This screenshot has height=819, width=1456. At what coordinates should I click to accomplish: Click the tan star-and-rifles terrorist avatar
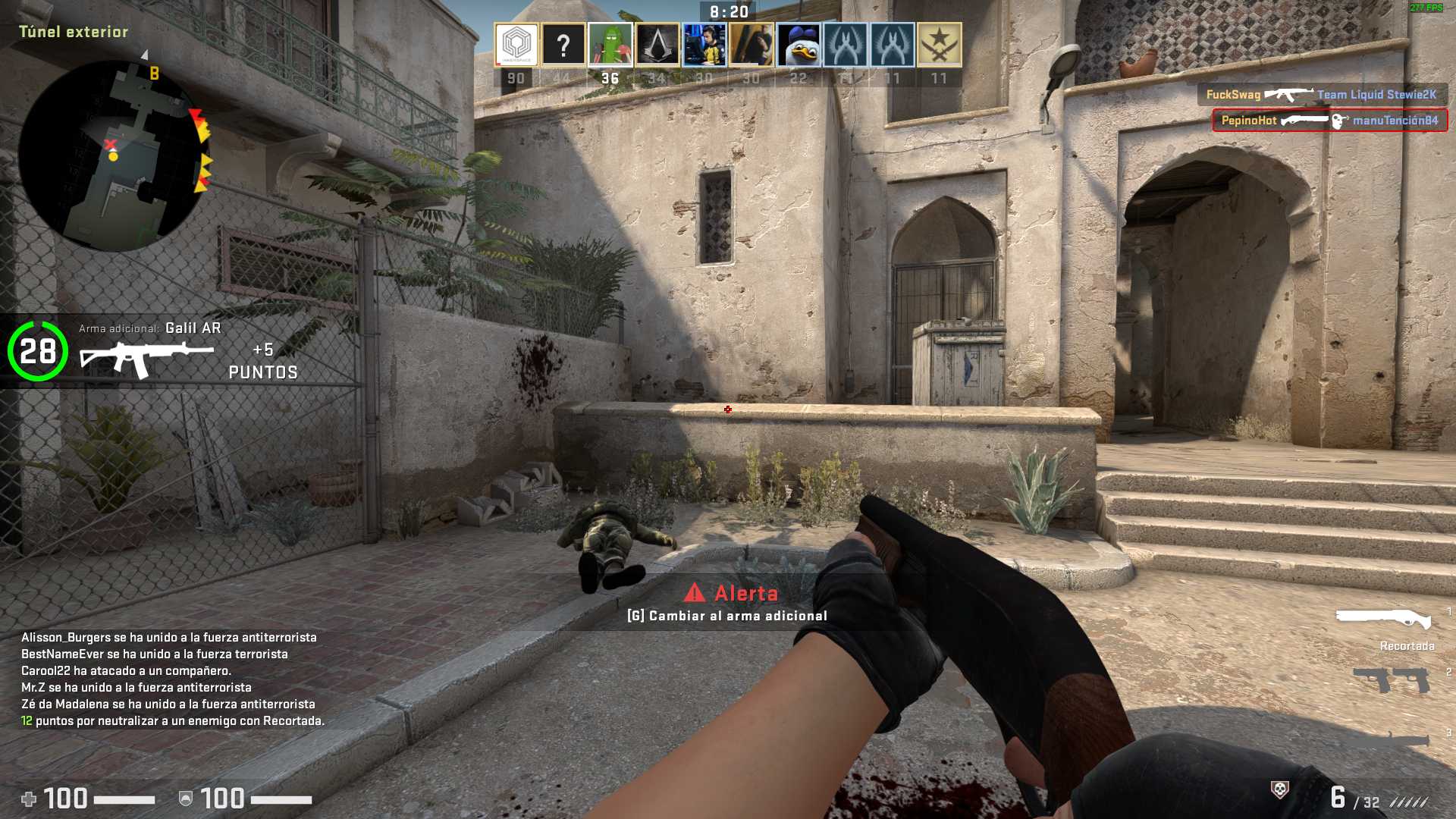click(939, 45)
